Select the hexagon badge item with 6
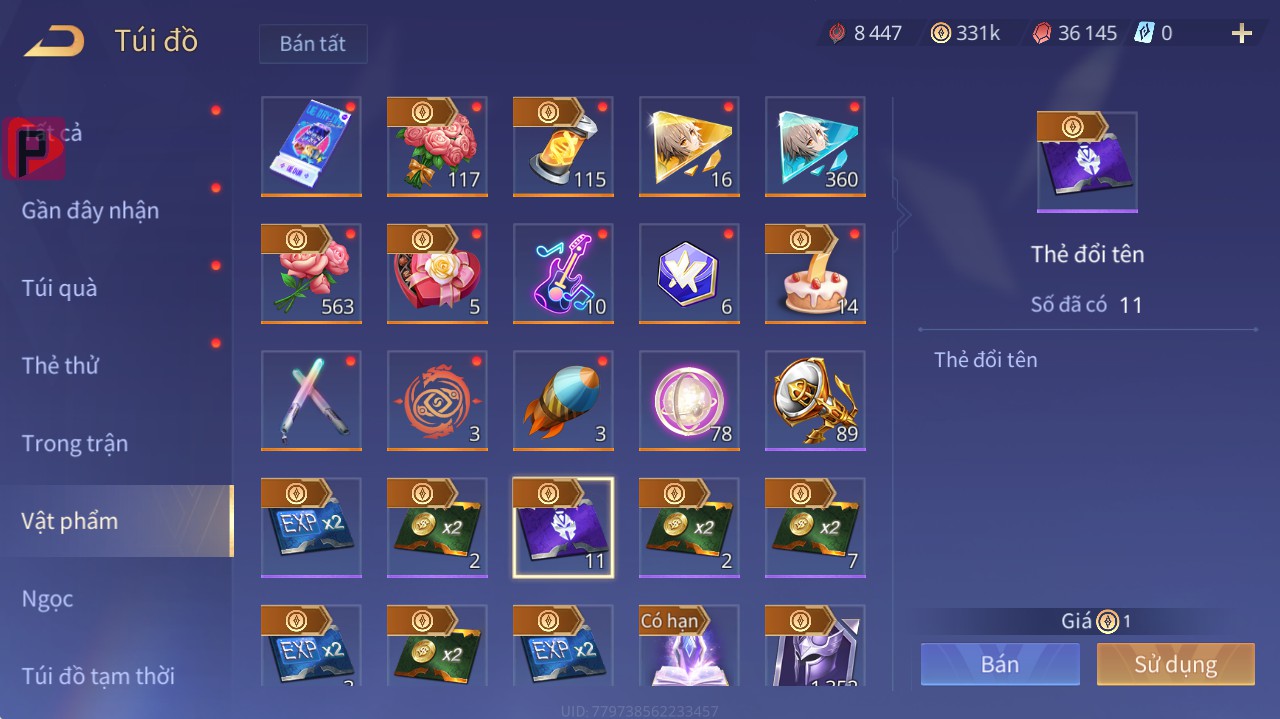Screen dimensions: 1280x719 tap(689, 273)
